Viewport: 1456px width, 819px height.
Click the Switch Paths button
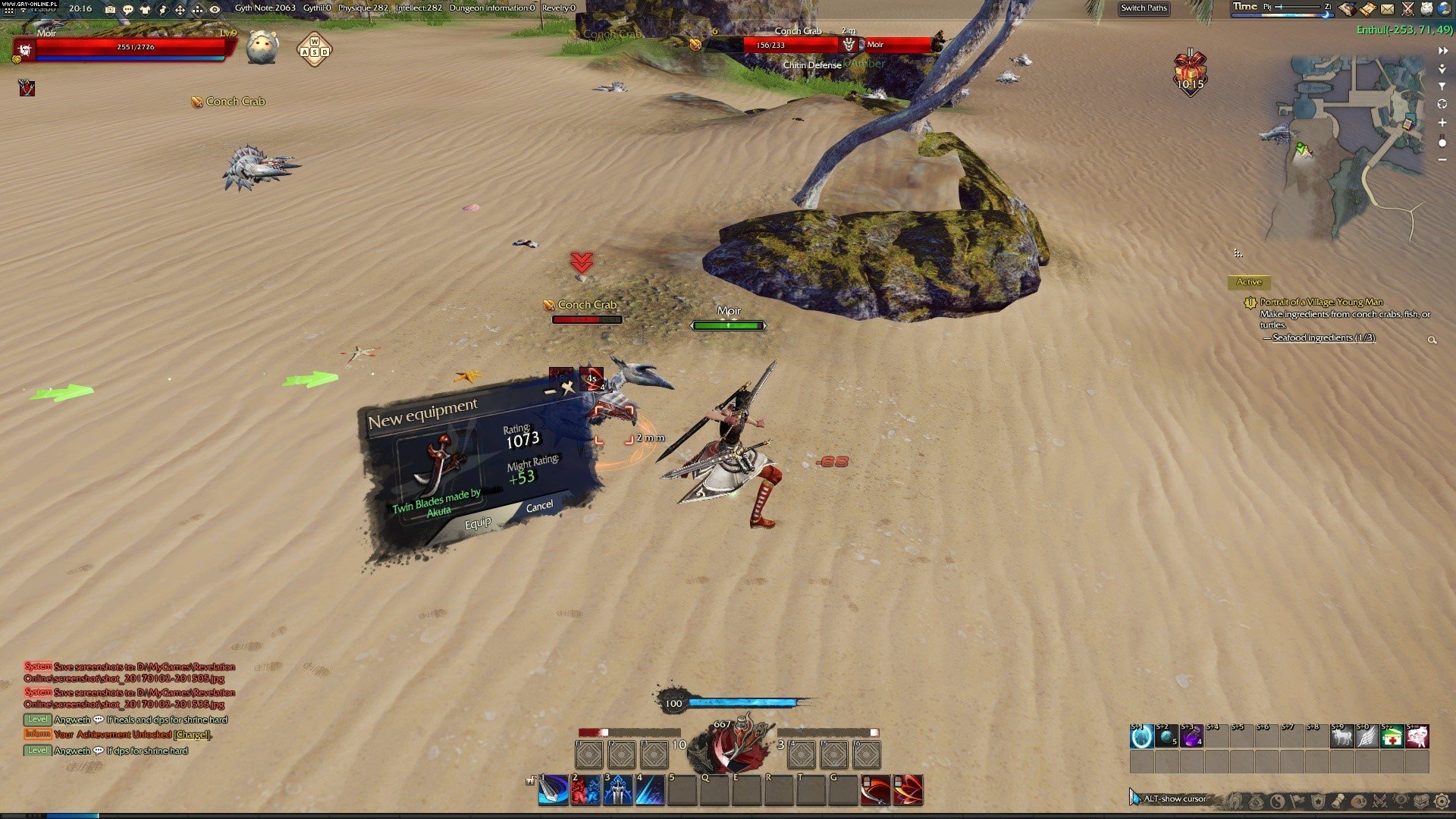1144,8
